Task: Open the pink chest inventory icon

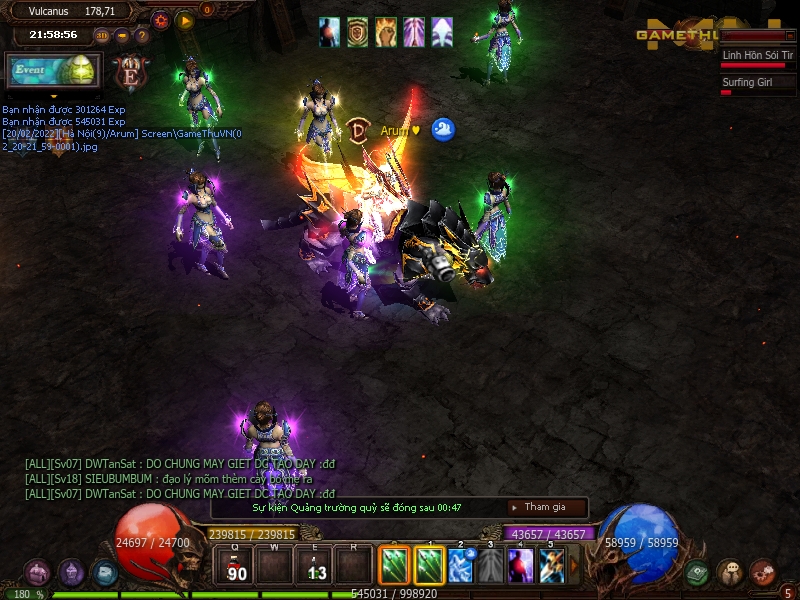Action: 37,572
